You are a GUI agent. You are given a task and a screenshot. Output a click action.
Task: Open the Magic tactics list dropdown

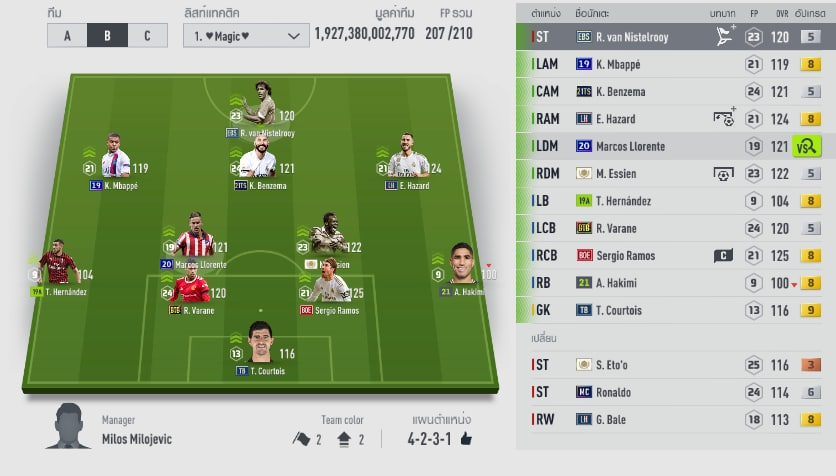click(x=246, y=35)
